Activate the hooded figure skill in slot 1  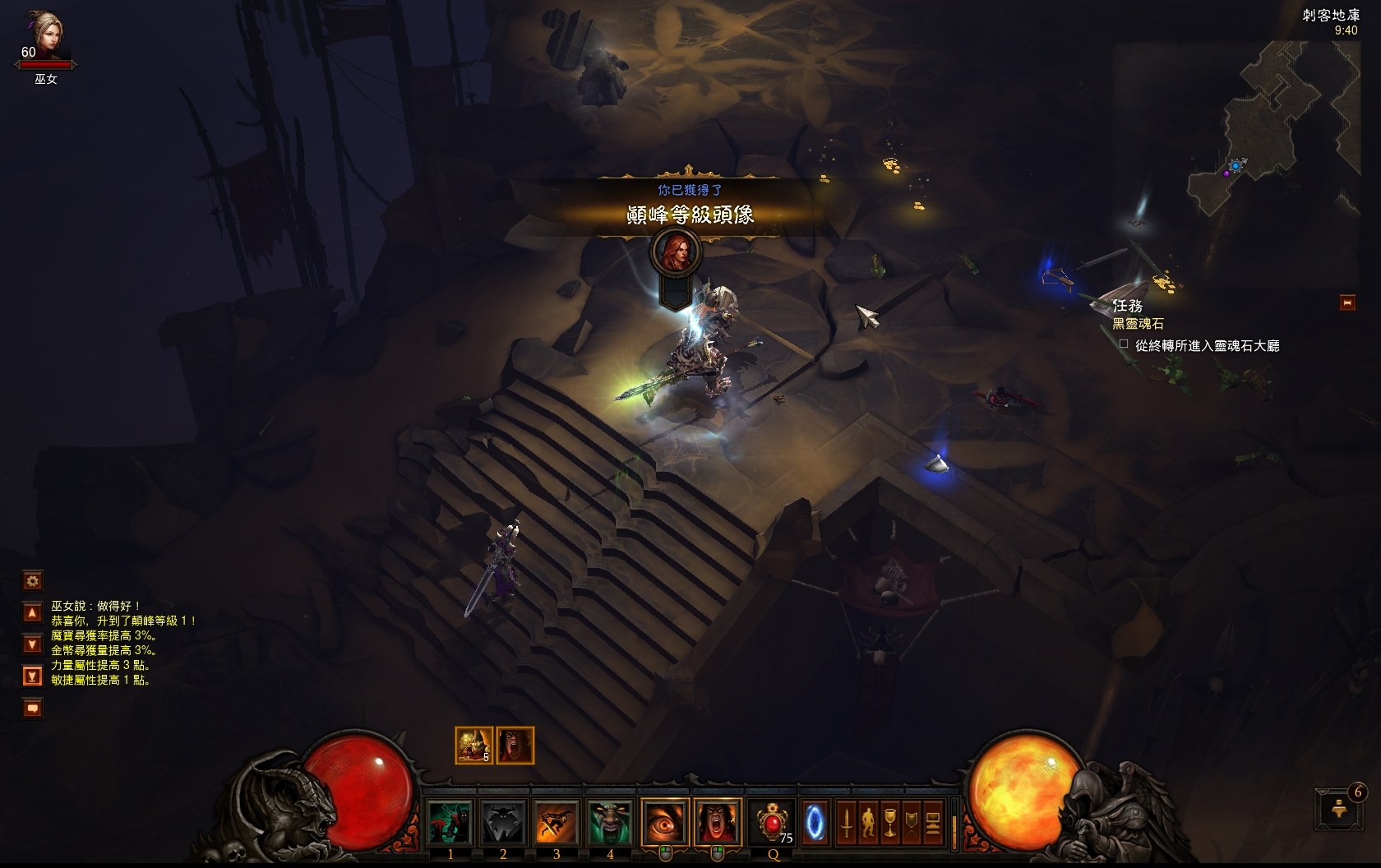point(450,822)
